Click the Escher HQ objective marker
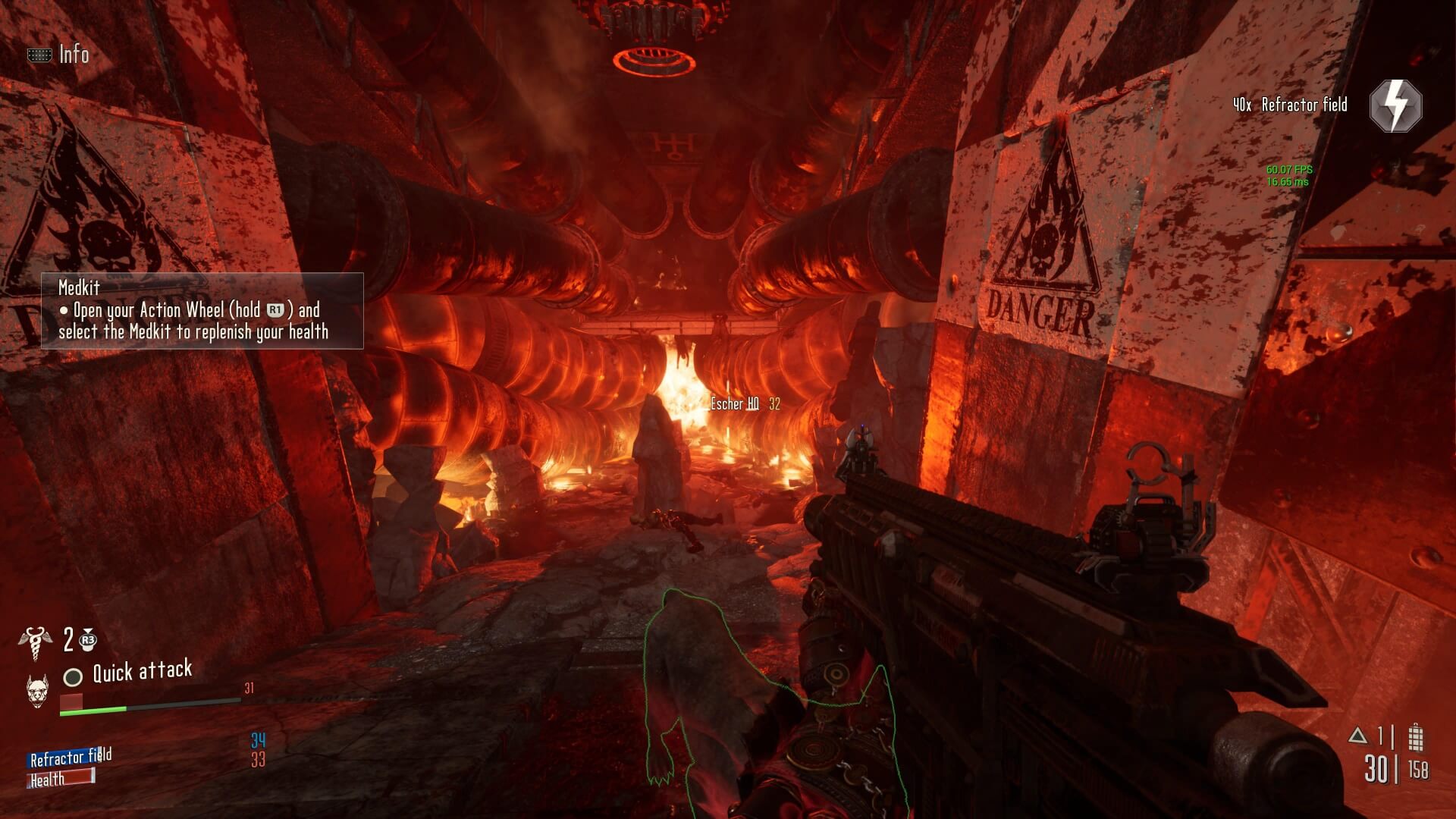 click(x=734, y=404)
